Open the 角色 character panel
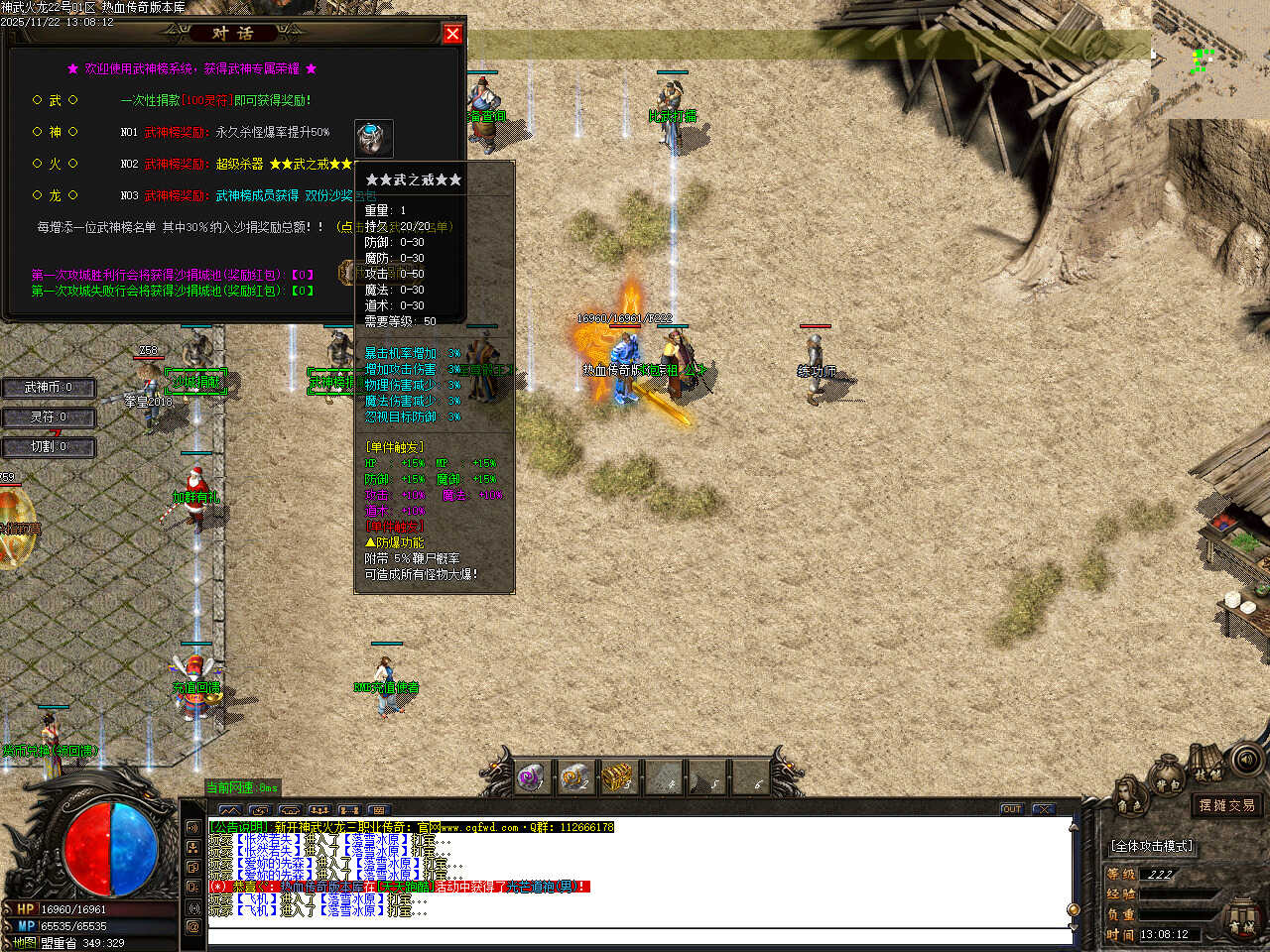1270x952 pixels. click(x=1128, y=799)
